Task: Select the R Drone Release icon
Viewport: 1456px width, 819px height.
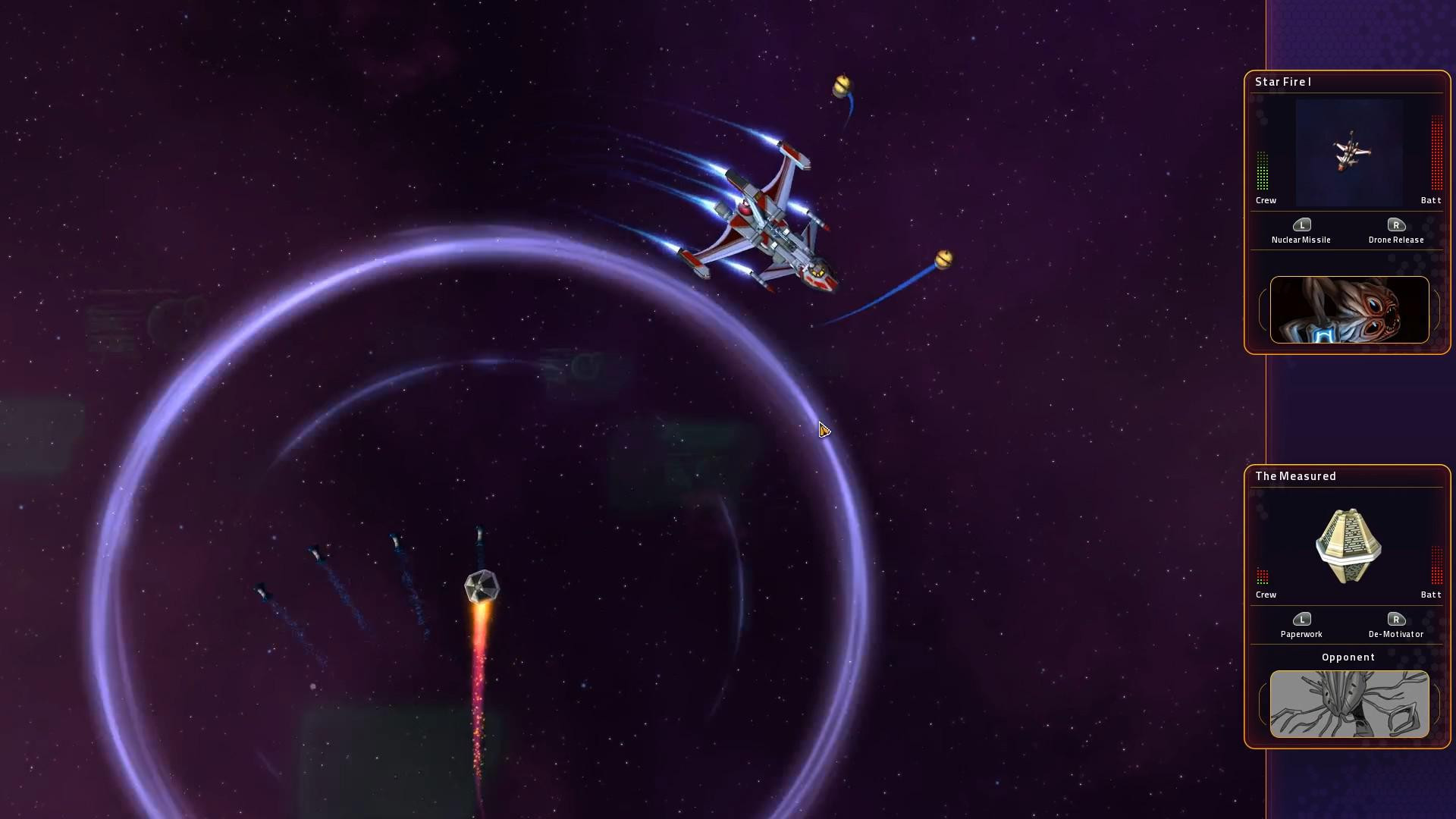Action: tap(1397, 225)
